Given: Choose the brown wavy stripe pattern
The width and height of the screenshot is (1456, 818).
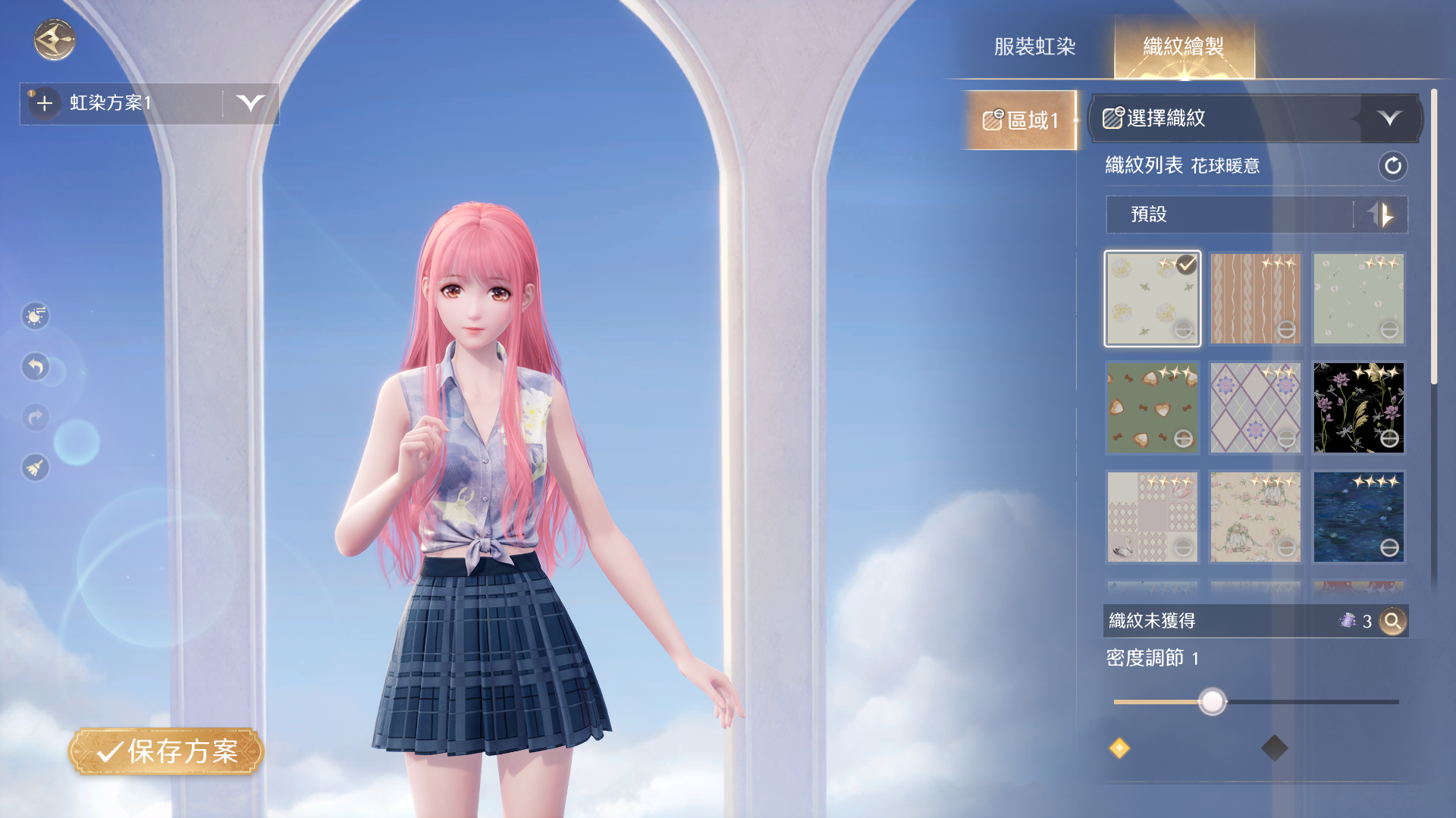Looking at the screenshot, I should click(x=1255, y=299).
